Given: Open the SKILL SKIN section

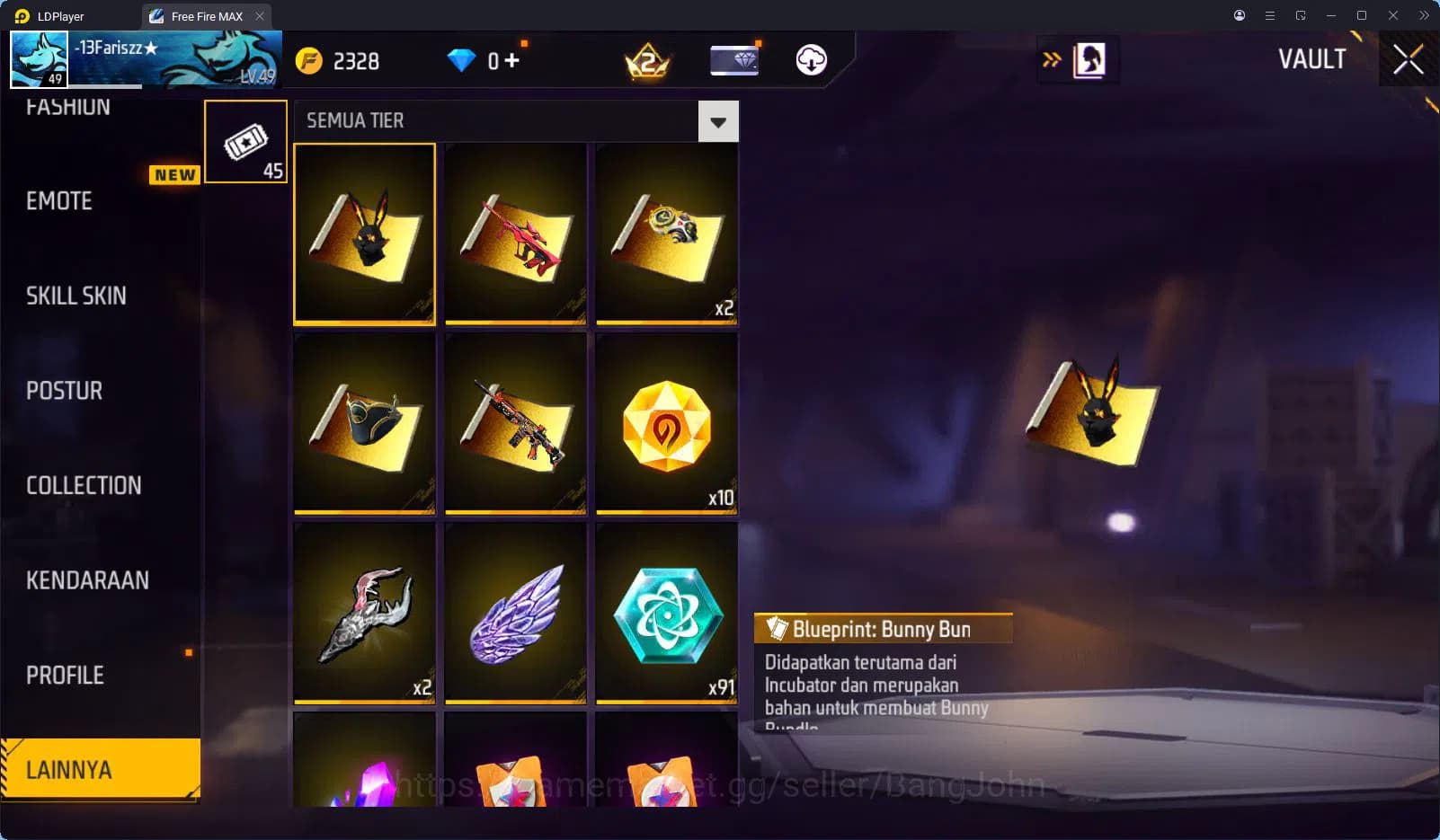Looking at the screenshot, I should (76, 296).
